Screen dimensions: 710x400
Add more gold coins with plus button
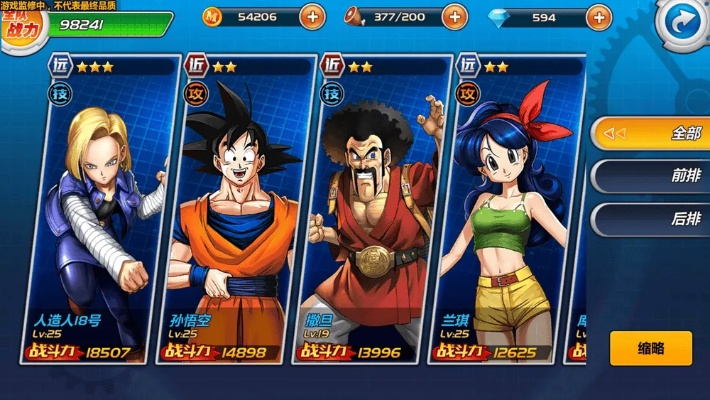(312, 17)
